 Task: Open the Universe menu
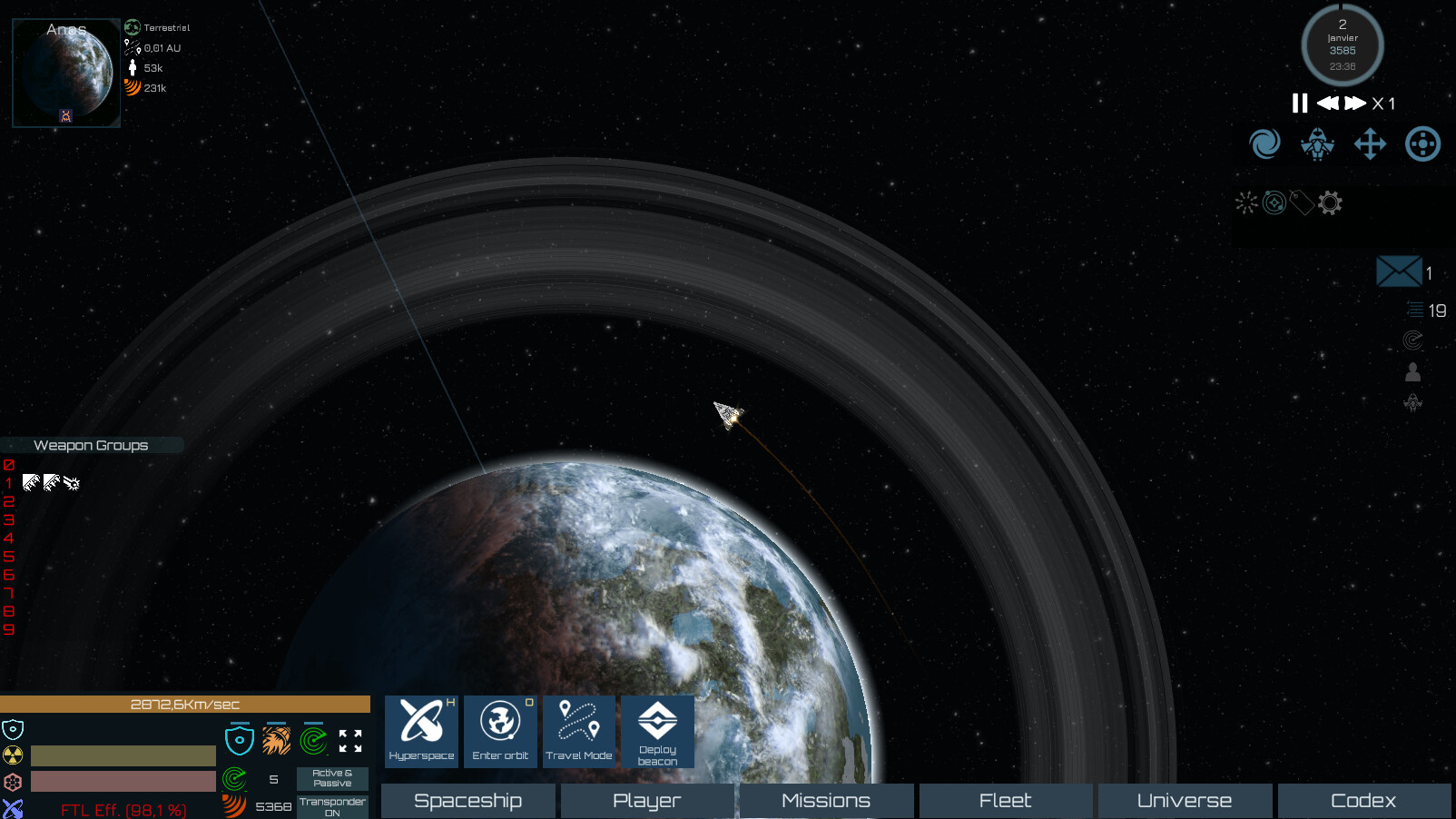tap(1185, 801)
